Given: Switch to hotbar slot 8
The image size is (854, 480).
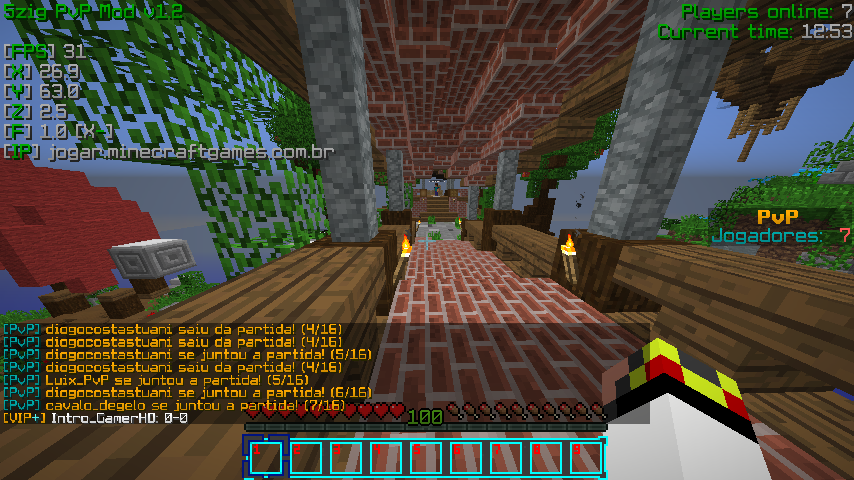Looking at the screenshot, I should pyautogui.click(x=546, y=458).
